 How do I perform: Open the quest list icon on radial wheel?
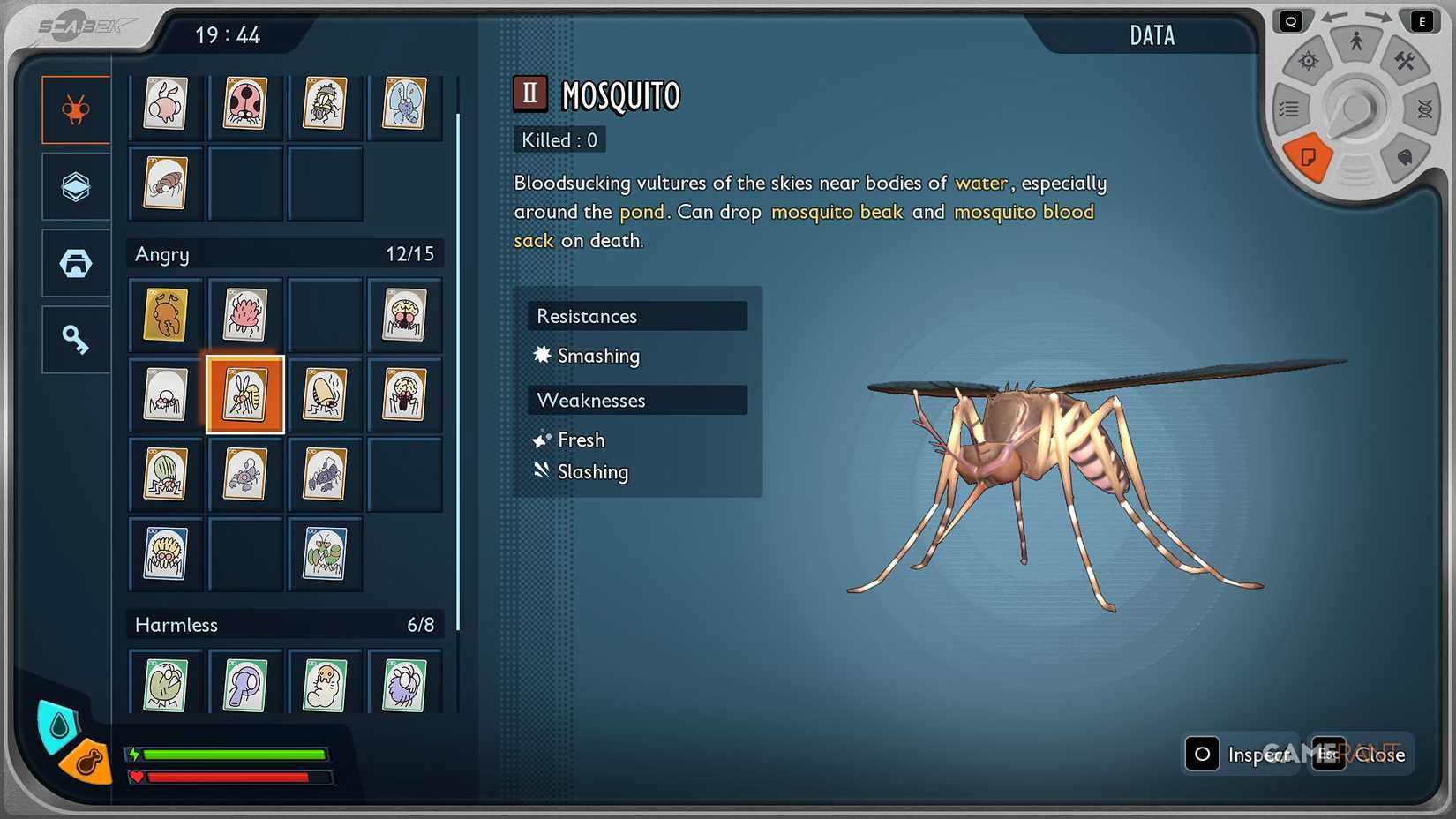(x=1288, y=109)
